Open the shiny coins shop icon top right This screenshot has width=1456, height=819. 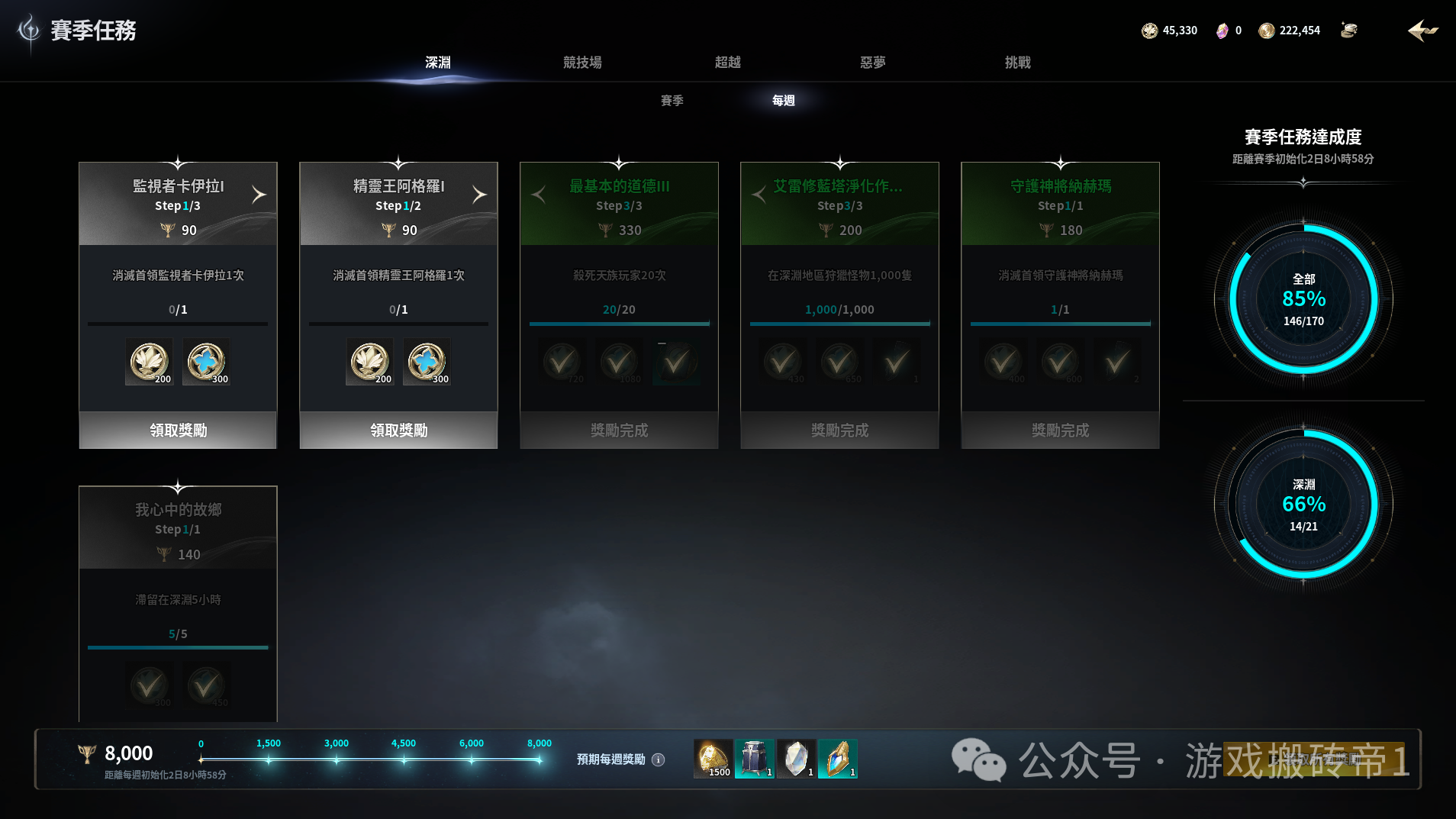[x=1349, y=30]
